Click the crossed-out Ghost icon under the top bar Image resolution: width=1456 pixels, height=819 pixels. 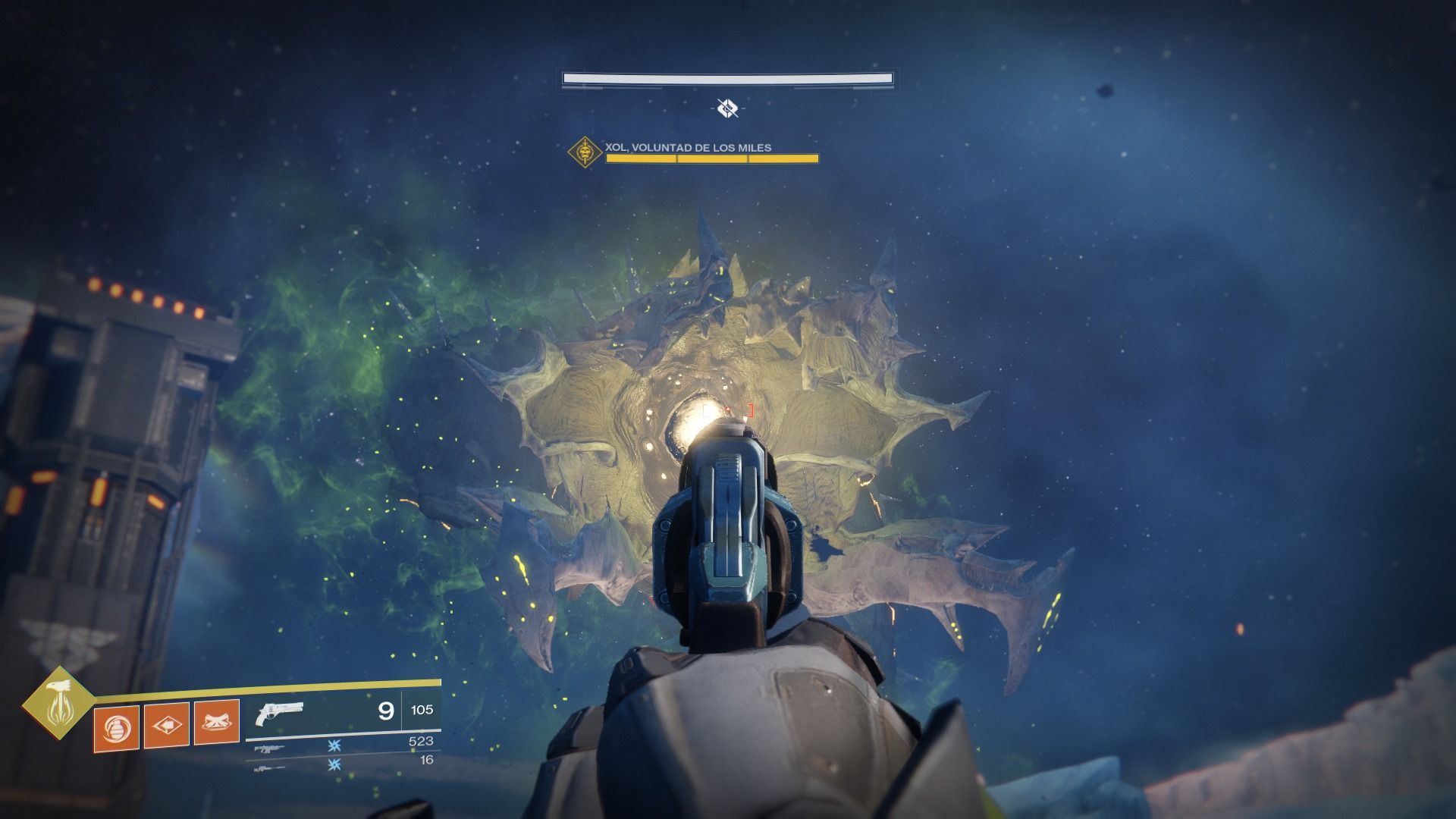tap(727, 109)
